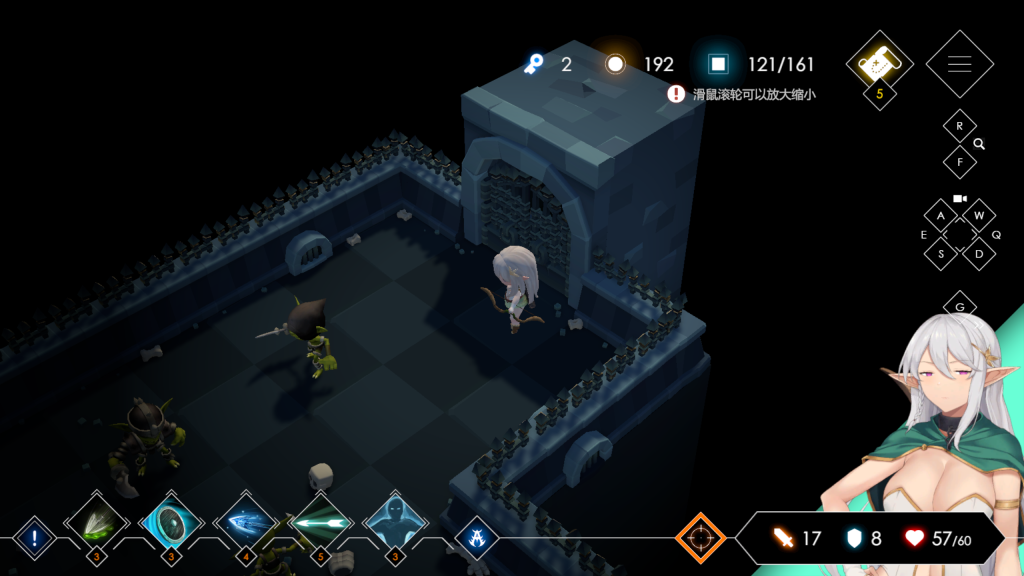Cast the blue ice shard skill
Viewport: 1024px width, 576px height.
coord(246,522)
